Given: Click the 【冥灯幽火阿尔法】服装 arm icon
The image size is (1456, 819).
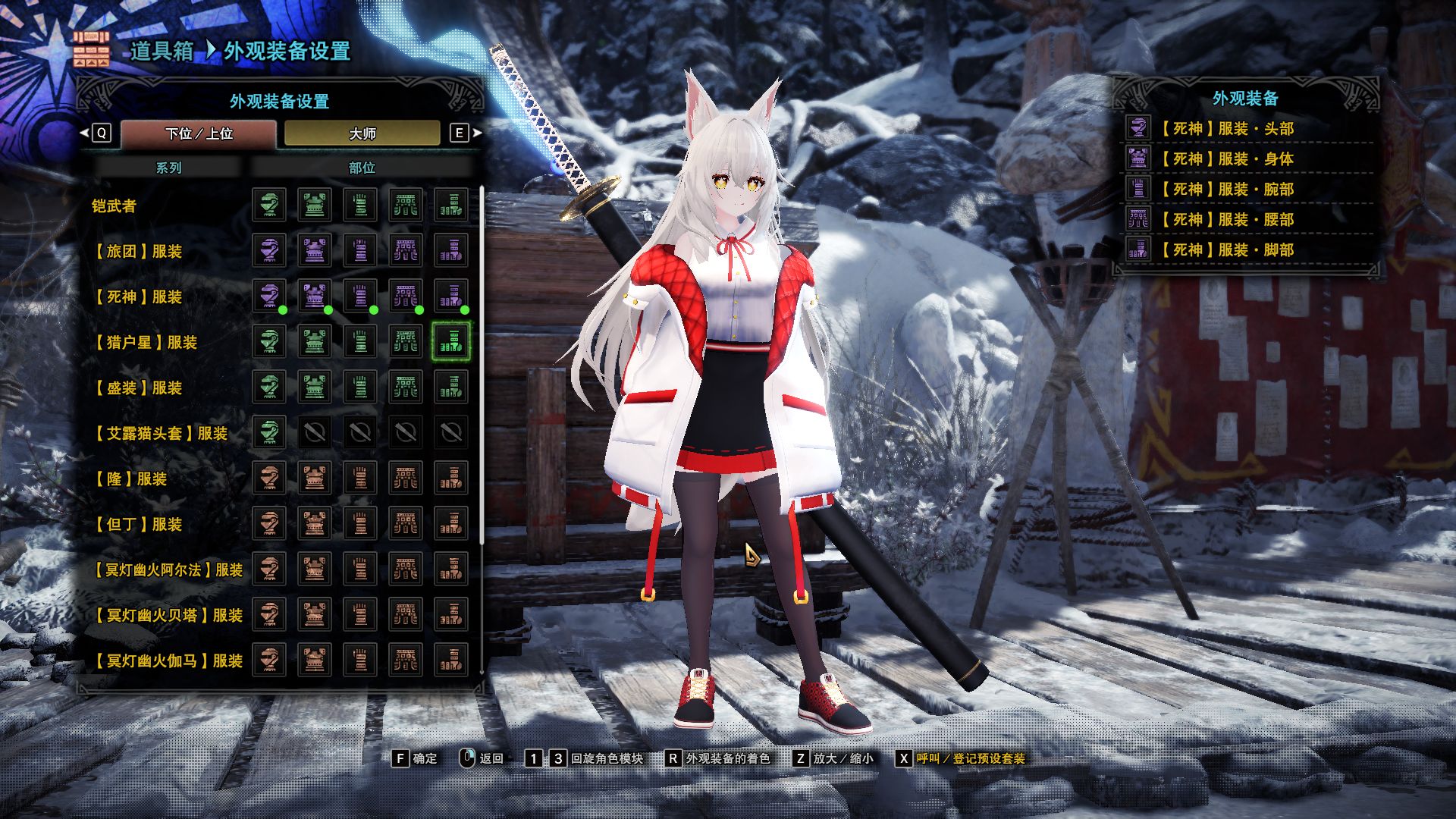Looking at the screenshot, I should click(x=361, y=570).
